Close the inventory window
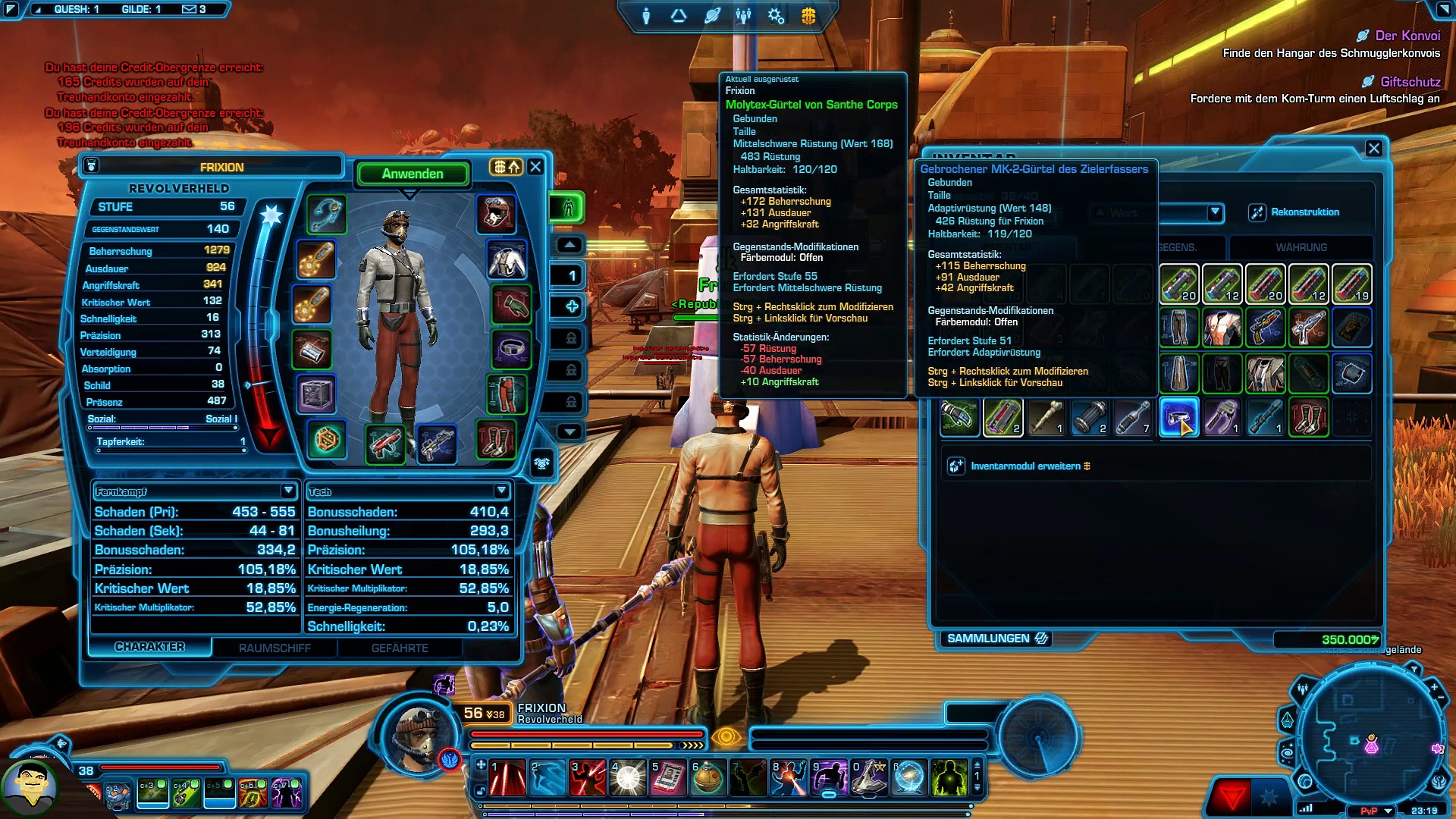The height and width of the screenshot is (819, 1456). pyautogui.click(x=1373, y=149)
